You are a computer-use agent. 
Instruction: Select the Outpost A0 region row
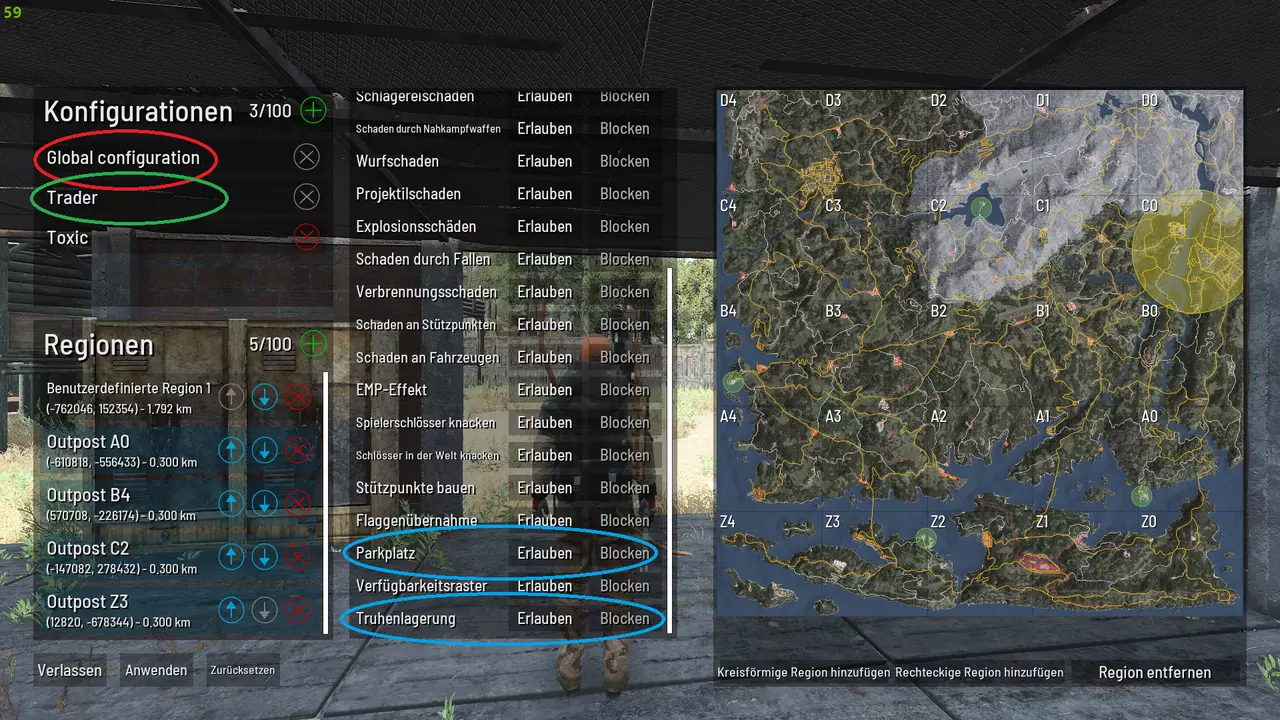[x=120, y=450]
